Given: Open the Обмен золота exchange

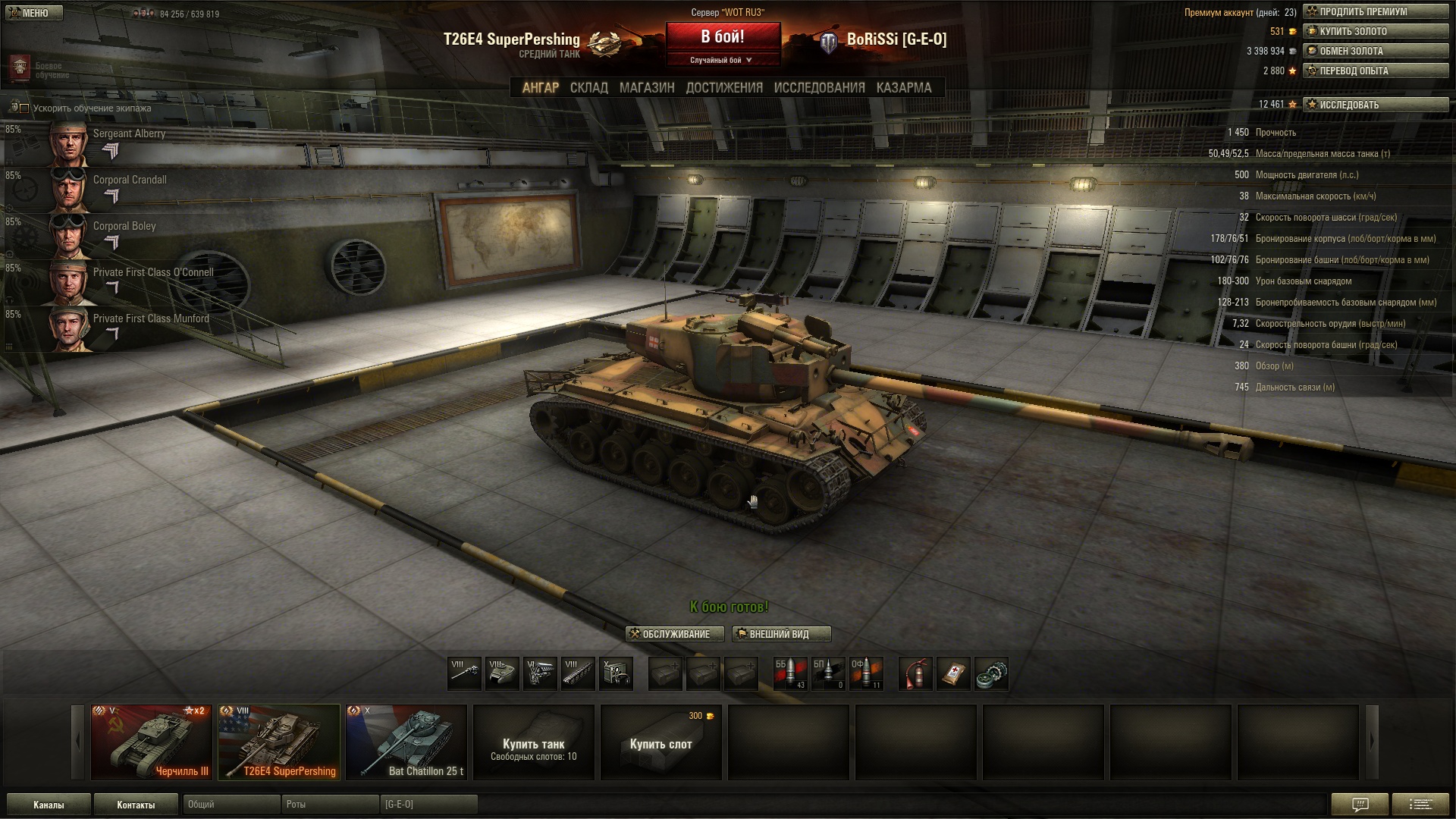Looking at the screenshot, I should point(1376,51).
